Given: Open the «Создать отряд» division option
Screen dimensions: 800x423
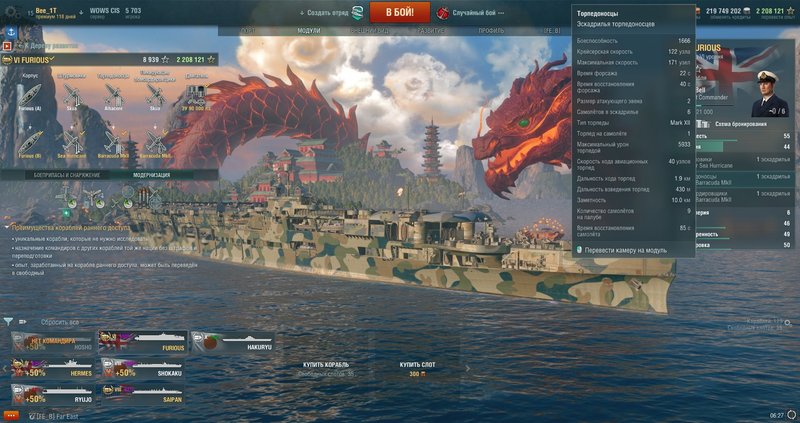Looking at the screenshot, I should coord(325,11).
